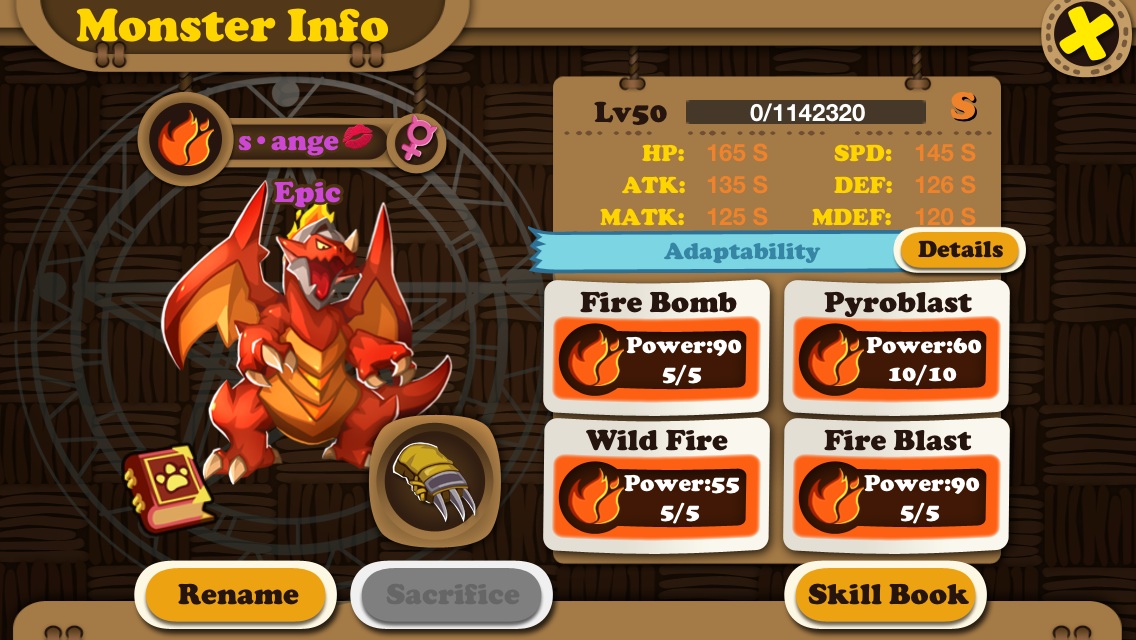Screen dimensions: 1136x640
Task: Open the Adaptability Details
Action: [960, 250]
